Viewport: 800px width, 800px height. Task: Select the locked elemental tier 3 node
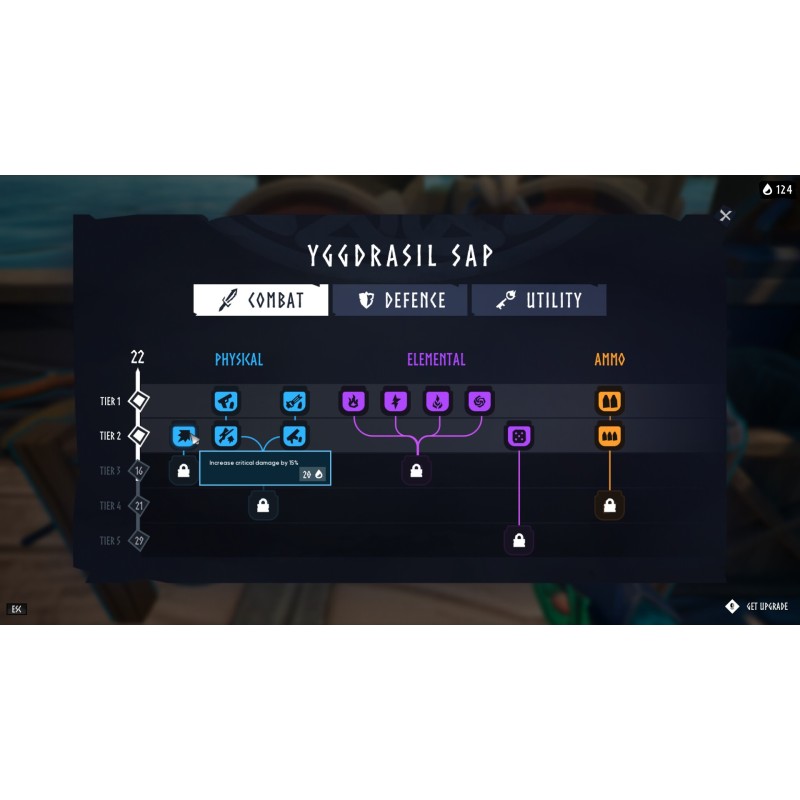(416, 470)
